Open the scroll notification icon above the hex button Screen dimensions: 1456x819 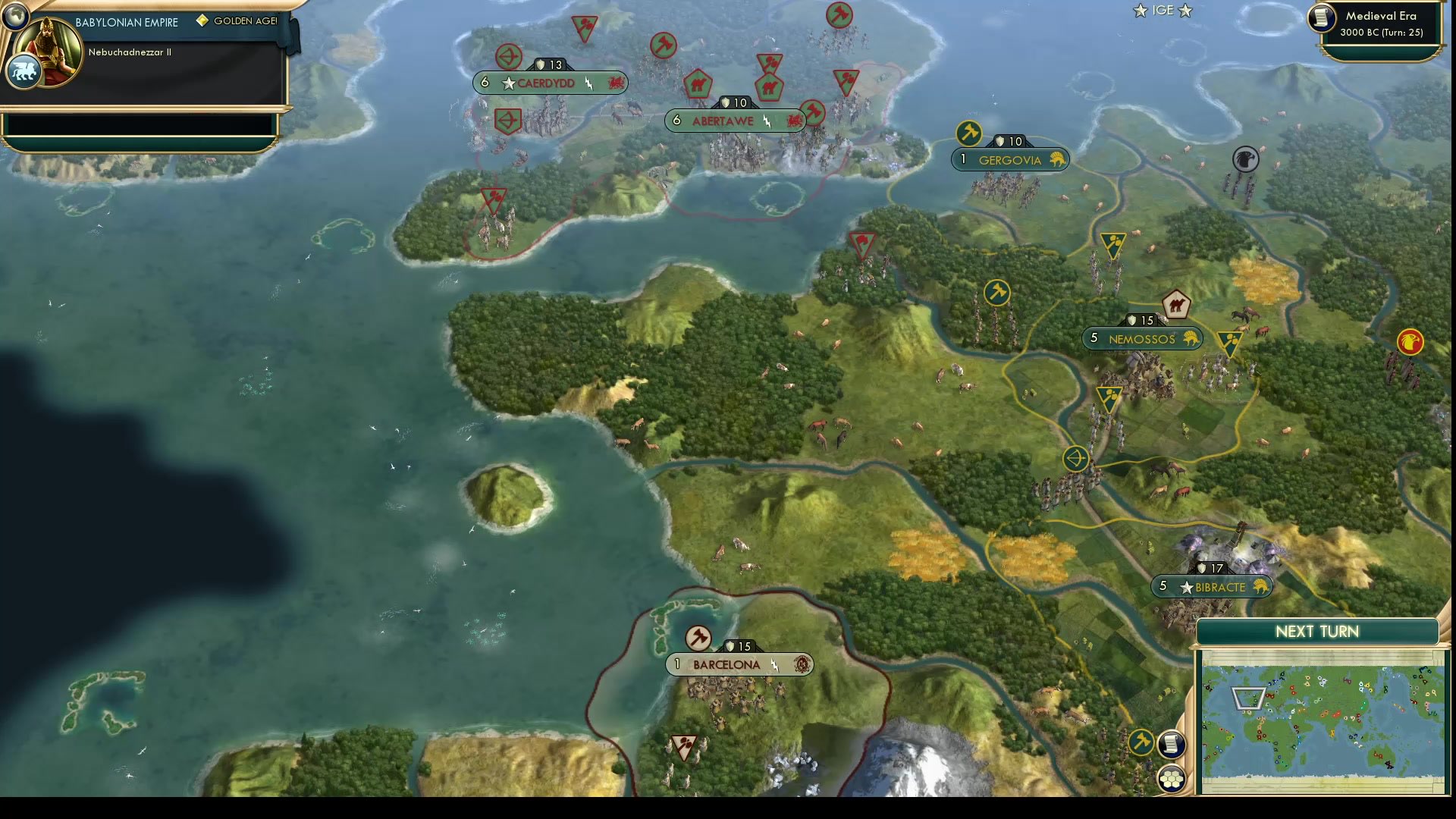(x=1172, y=744)
